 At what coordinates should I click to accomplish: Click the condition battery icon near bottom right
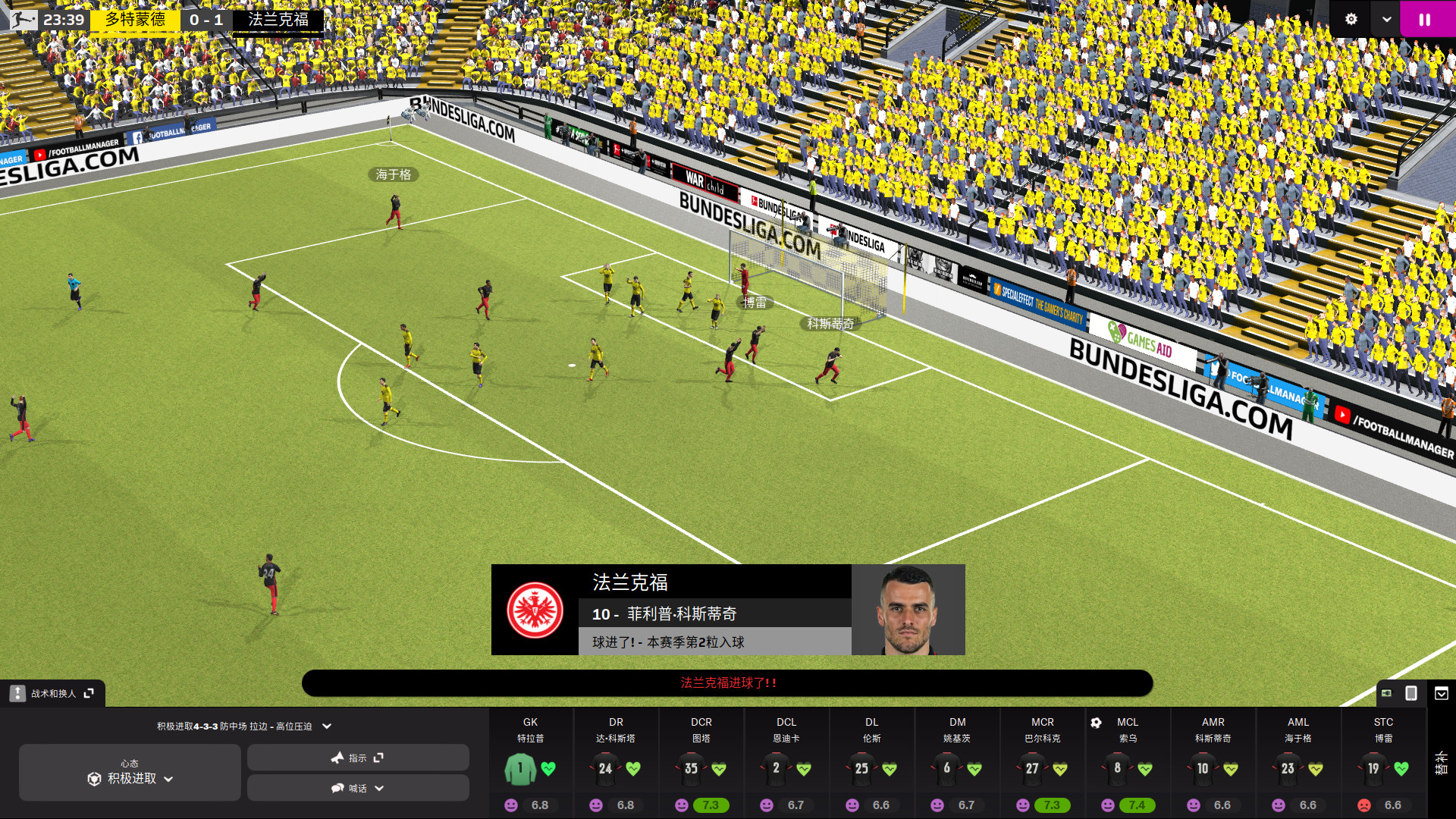pos(1387,692)
